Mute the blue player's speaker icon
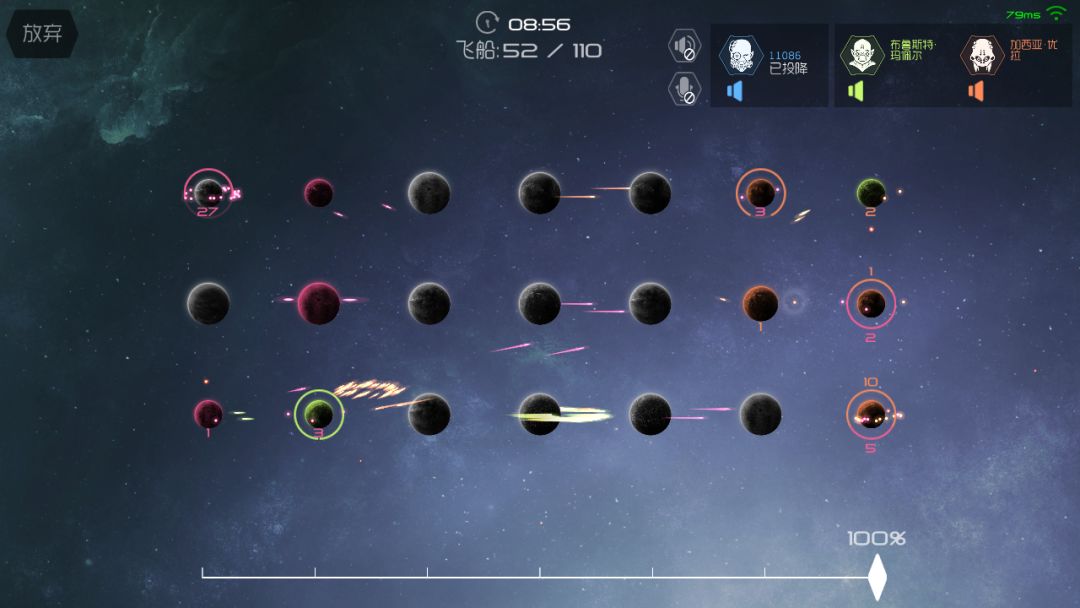The image size is (1080, 608). [x=735, y=91]
